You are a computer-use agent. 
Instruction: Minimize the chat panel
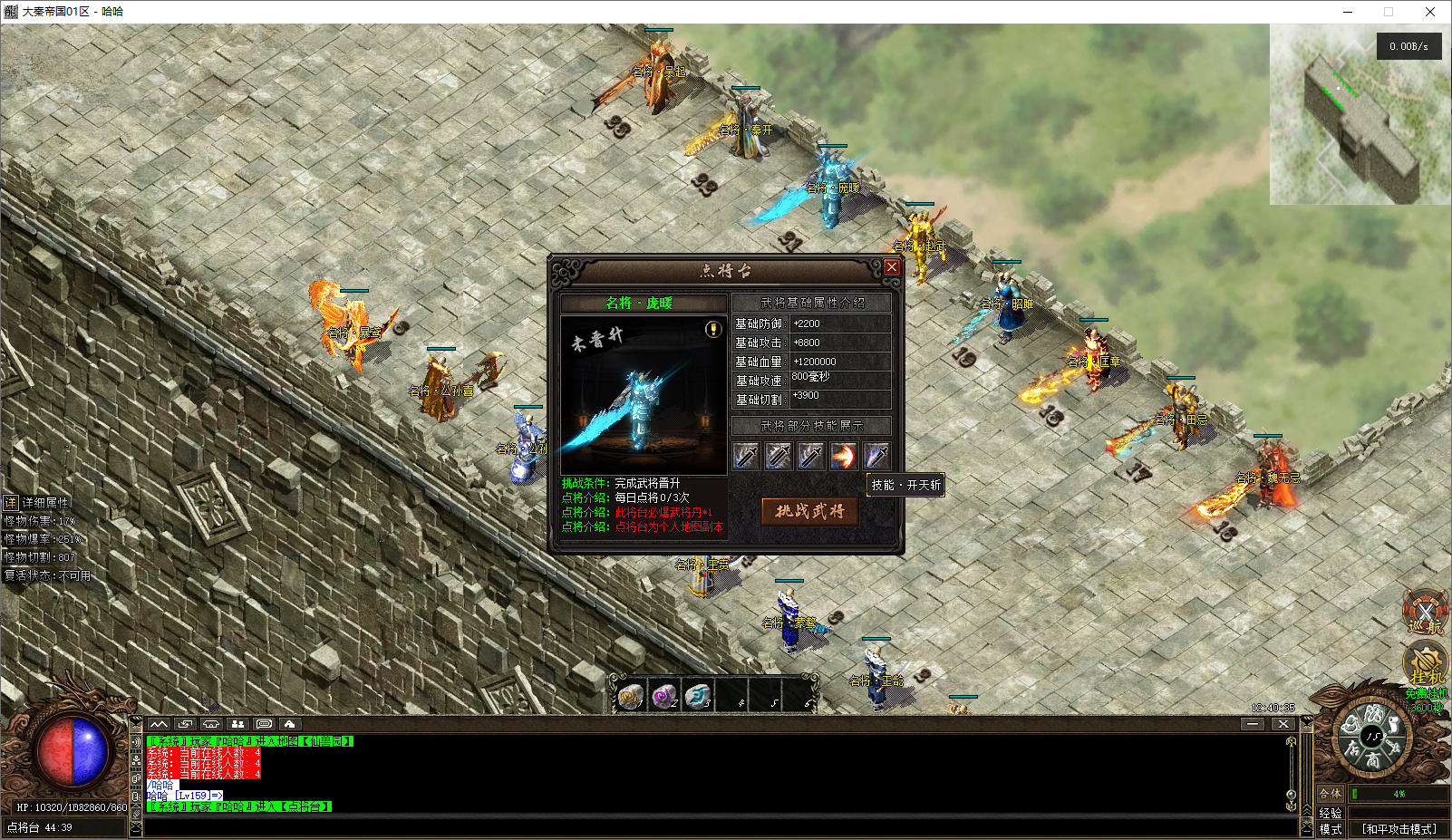1253,724
